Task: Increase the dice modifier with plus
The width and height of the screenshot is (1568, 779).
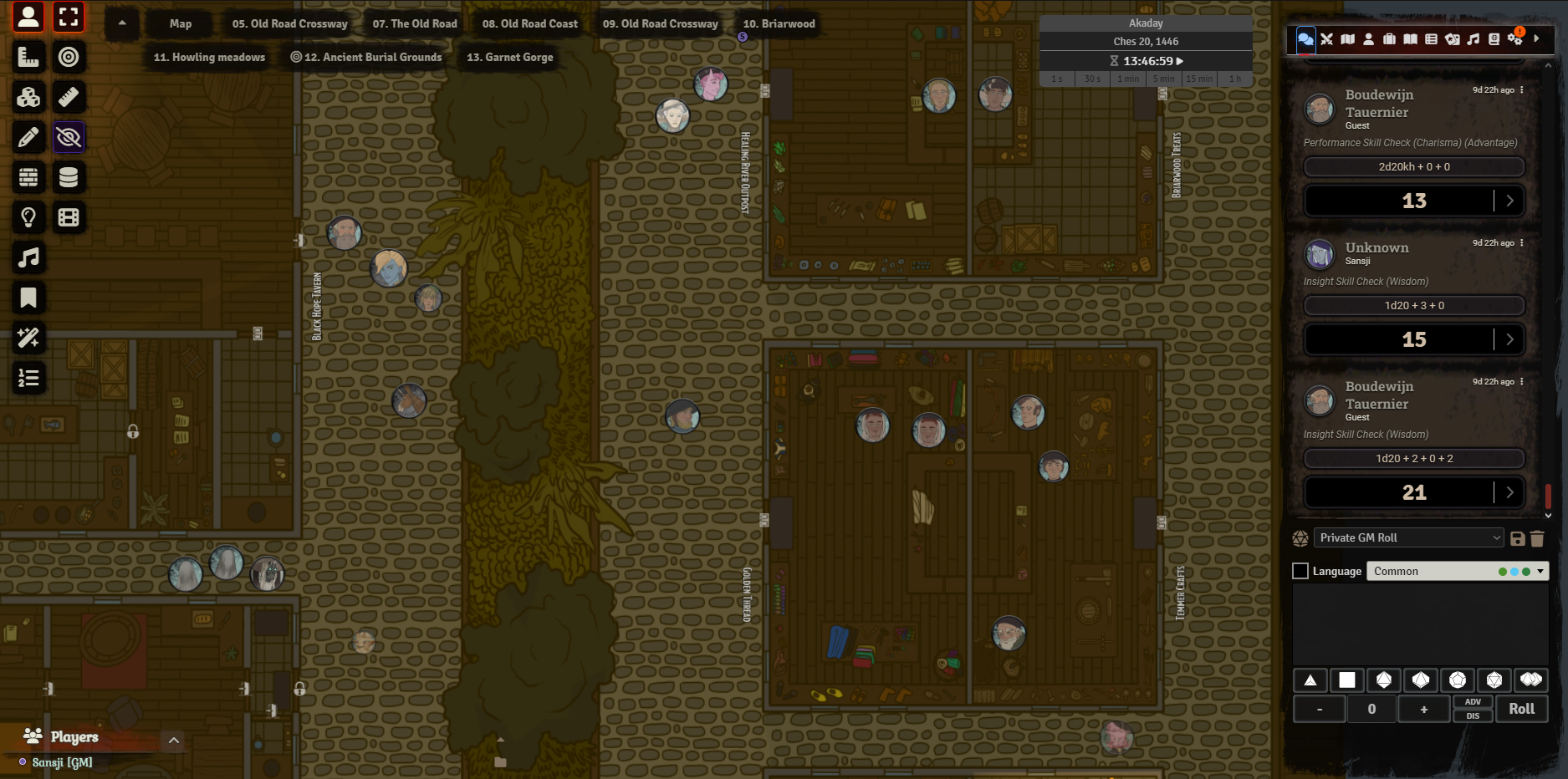Action: (1423, 710)
